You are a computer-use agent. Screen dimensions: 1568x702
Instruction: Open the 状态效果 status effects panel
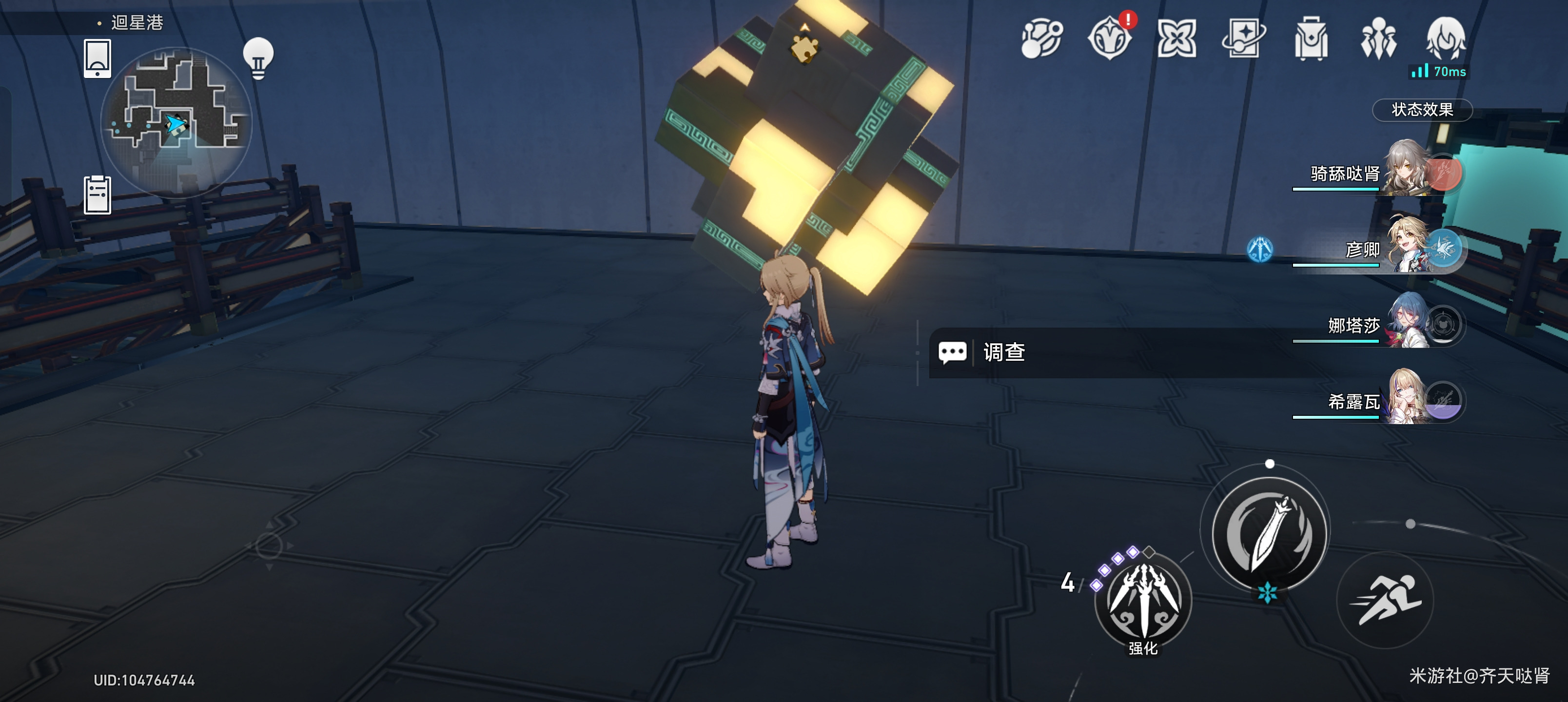coord(1422,110)
